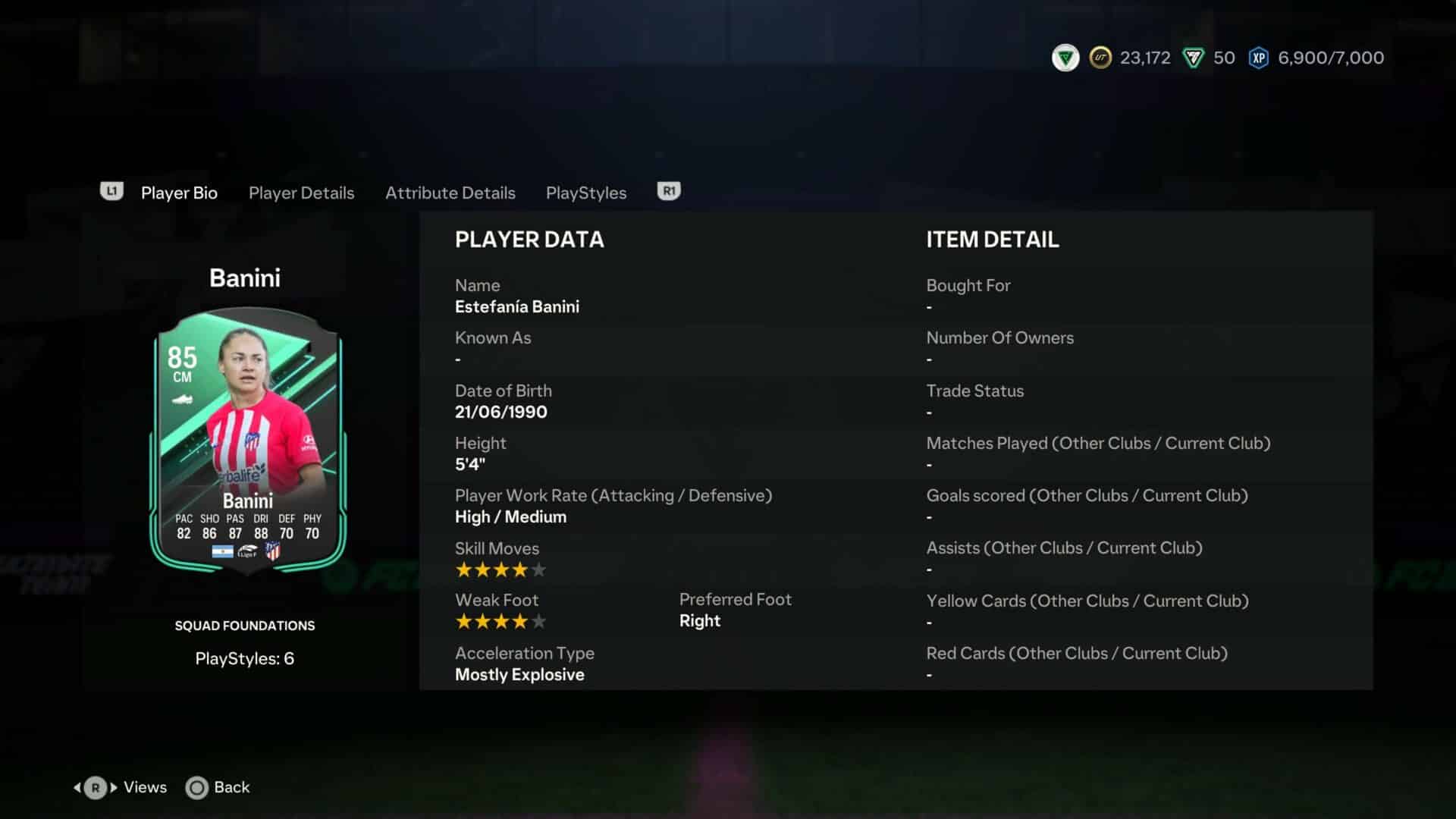The width and height of the screenshot is (1456, 819).
Task: Select the green FC Points icon
Action: pyautogui.click(x=1194, y=58)
